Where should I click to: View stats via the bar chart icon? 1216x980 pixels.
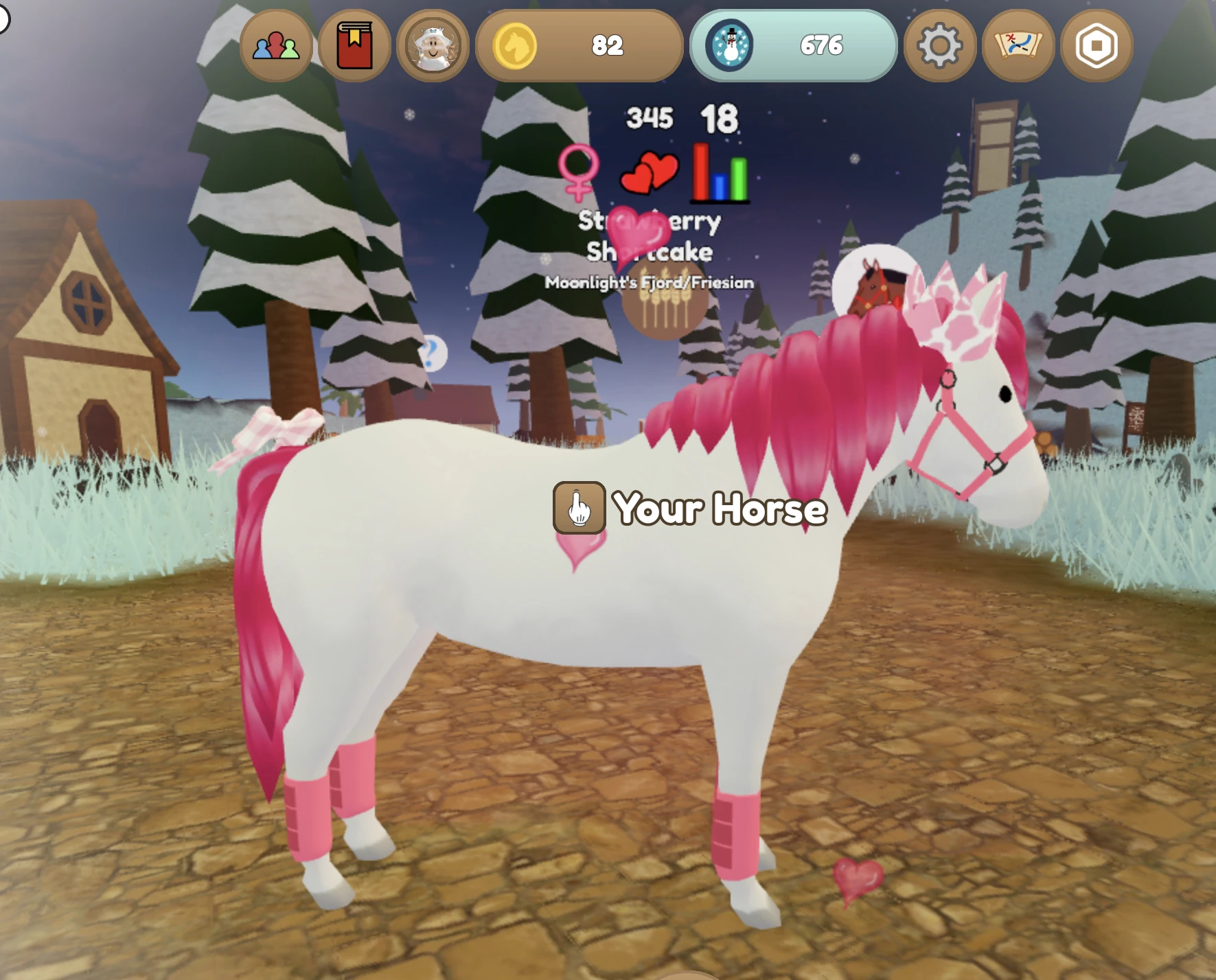pos(719,173)
